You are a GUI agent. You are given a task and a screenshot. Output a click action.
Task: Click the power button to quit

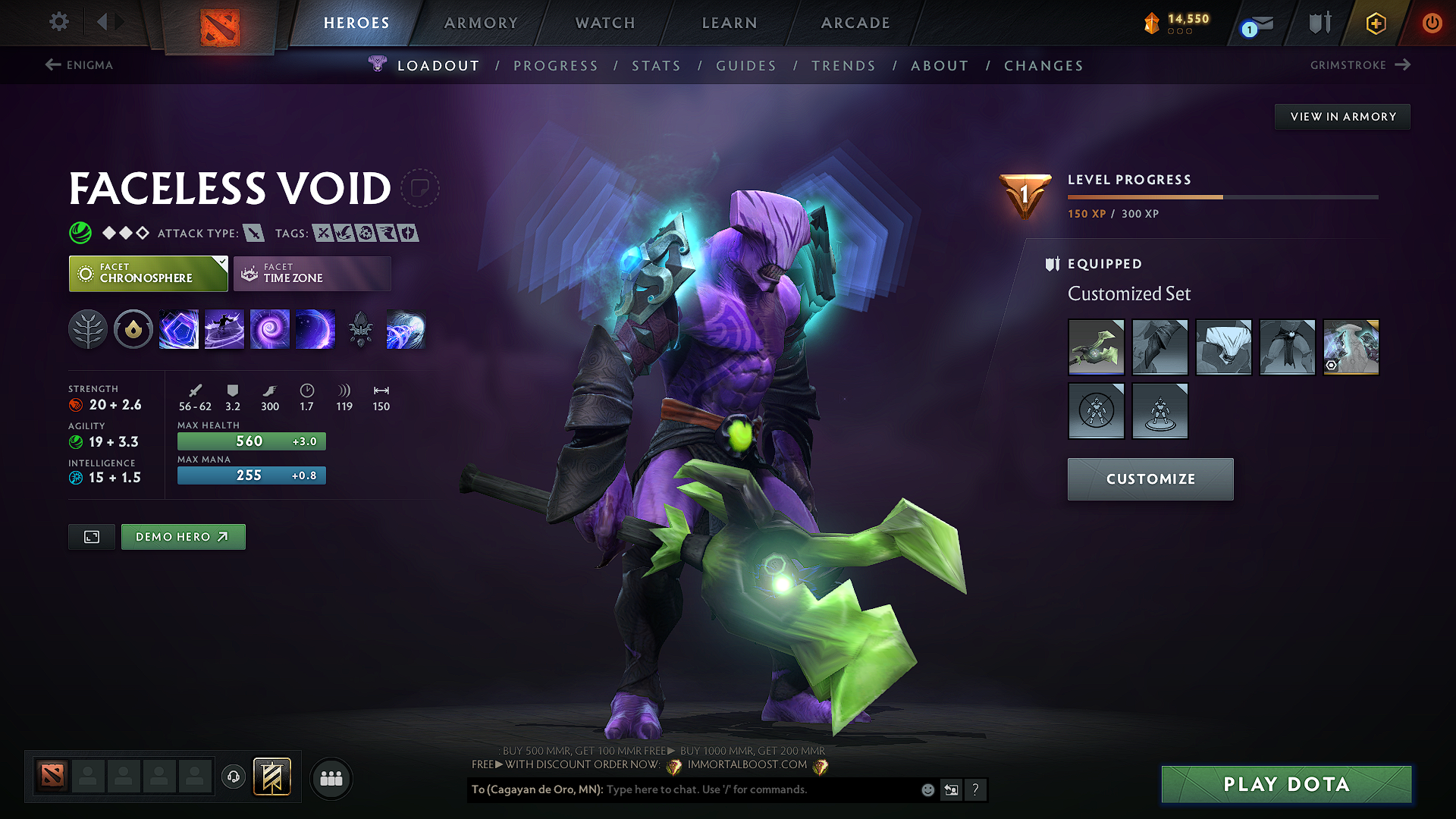1432,23
